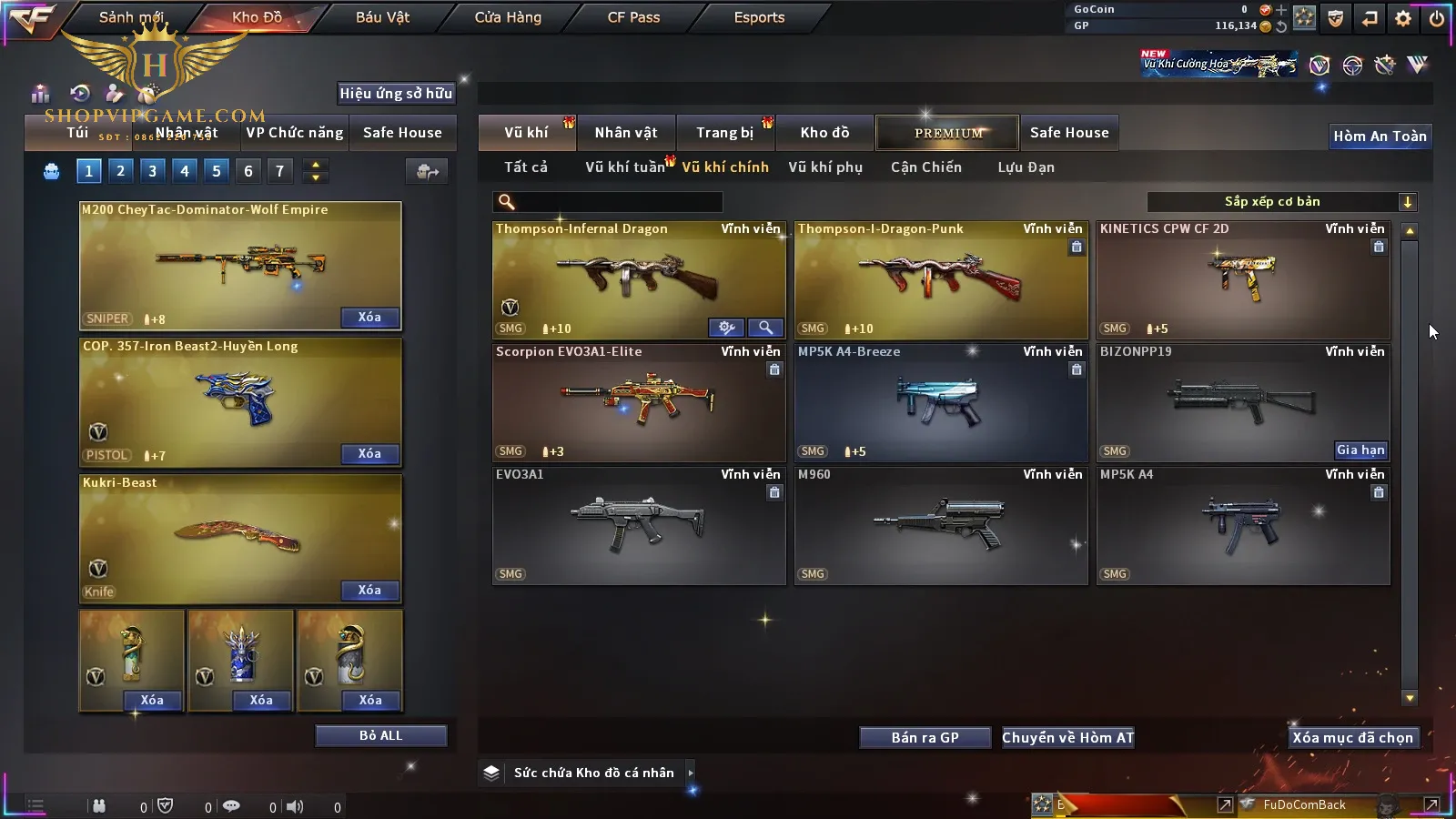Switch to bag number 3
Screen dimensions: 1456x819
point(152,171)
